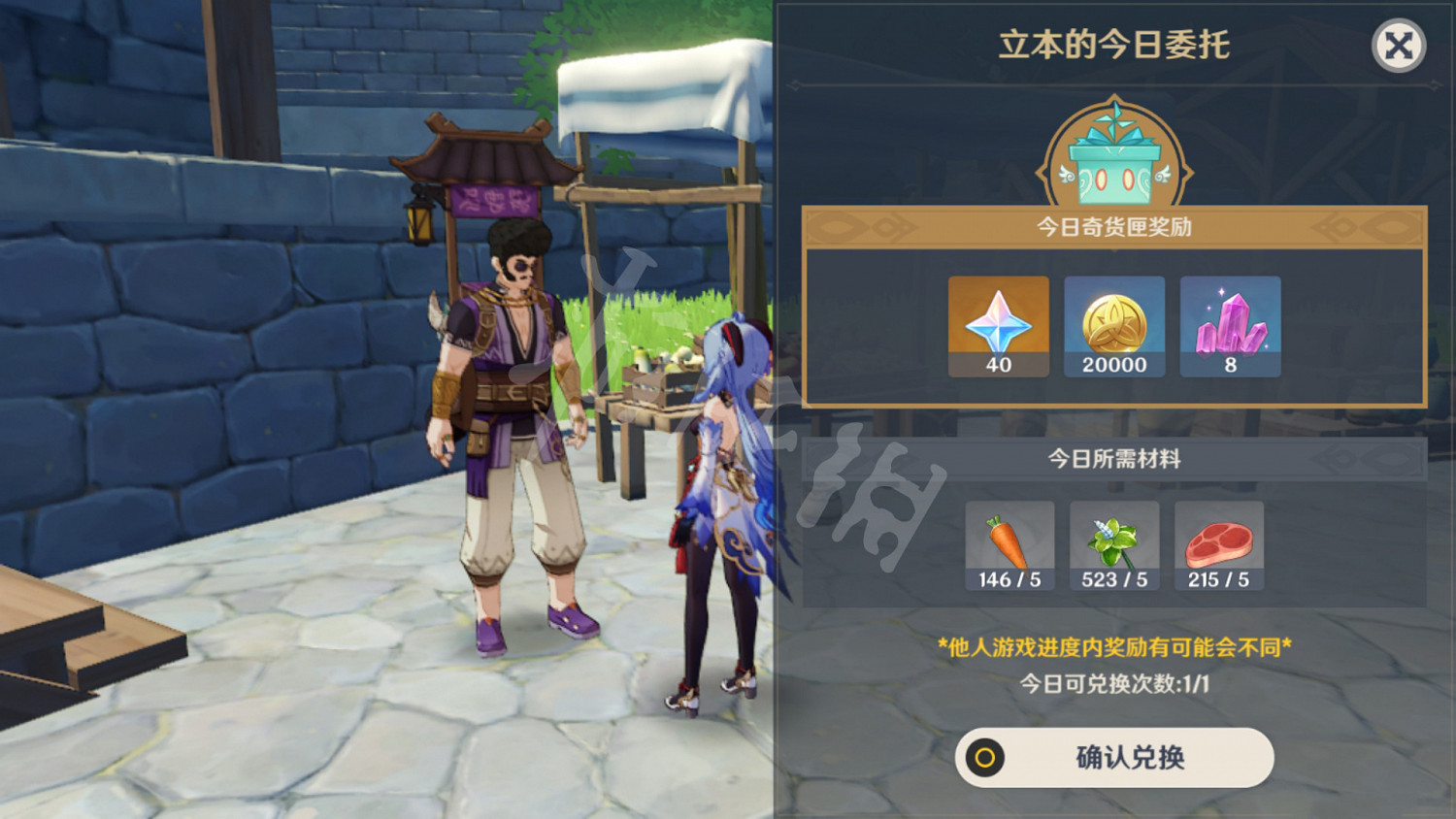Screen dimensions: 1456x819
Task: Select the mint material icon labeled 523/5
Action: click(x=1114, y=543)
